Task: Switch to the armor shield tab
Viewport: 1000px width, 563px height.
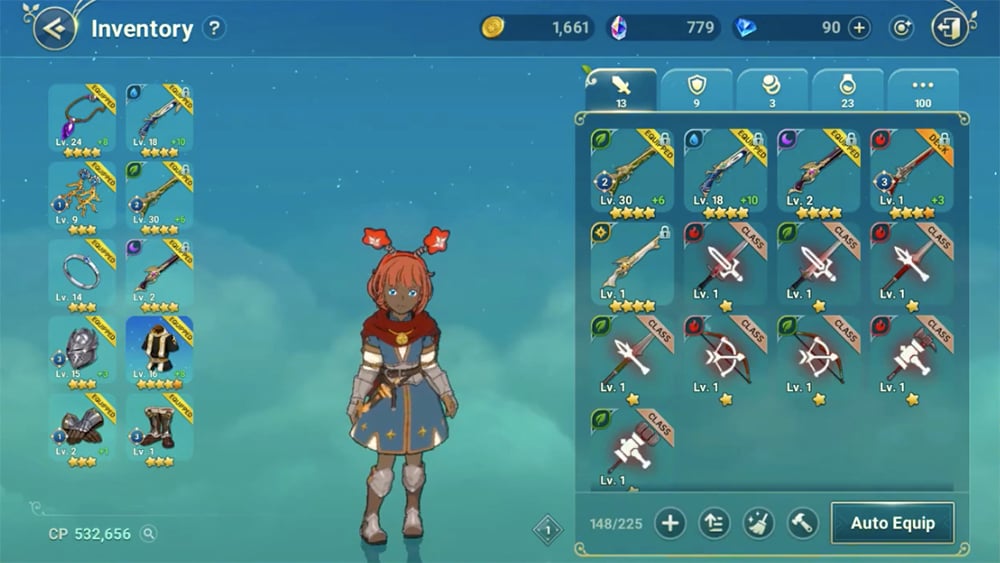Action: tap(696, 90)
